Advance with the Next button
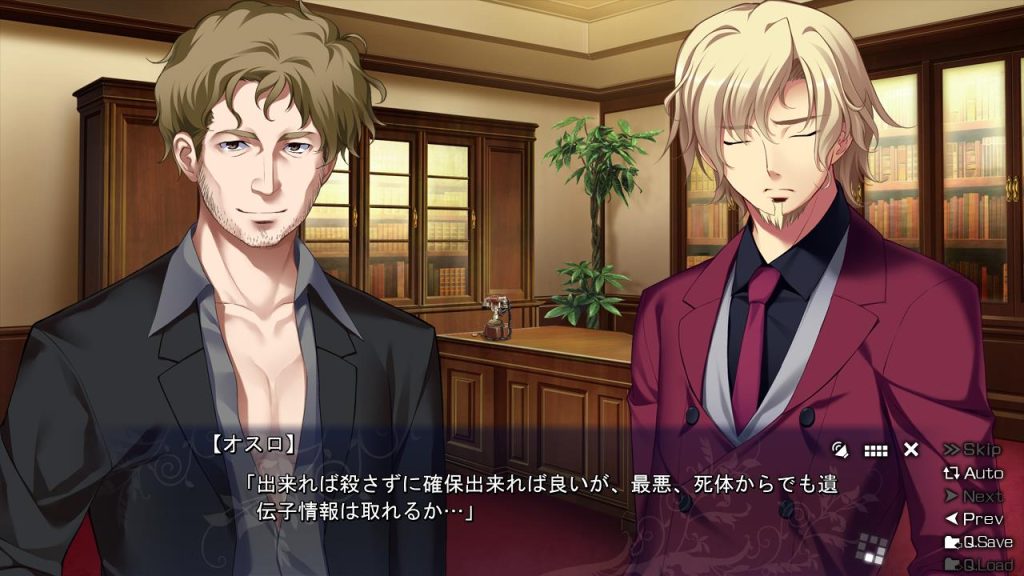Screen dimensions: 1024x576 973,496
